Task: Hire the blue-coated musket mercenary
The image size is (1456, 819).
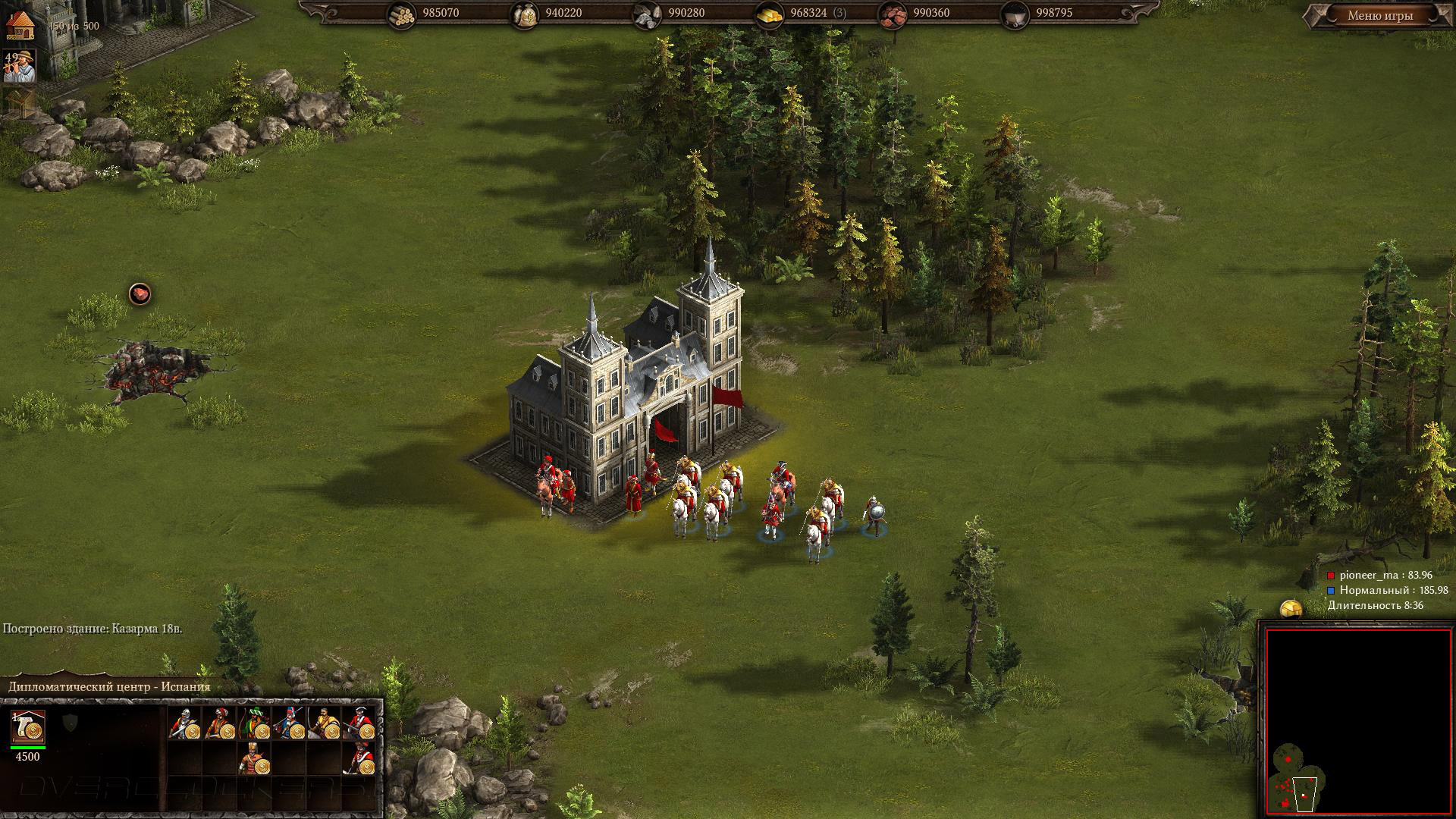Action: click(290, 723)
